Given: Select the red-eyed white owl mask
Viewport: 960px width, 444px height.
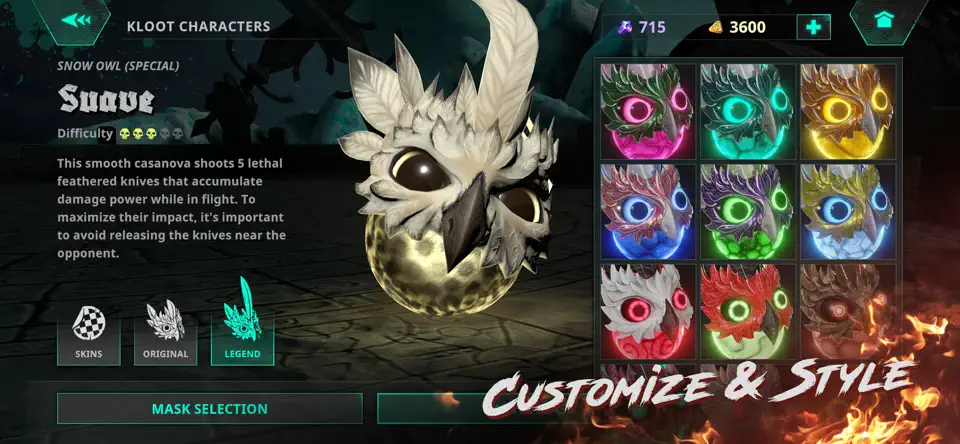Looking at the screenshot, I should point(646,310).
